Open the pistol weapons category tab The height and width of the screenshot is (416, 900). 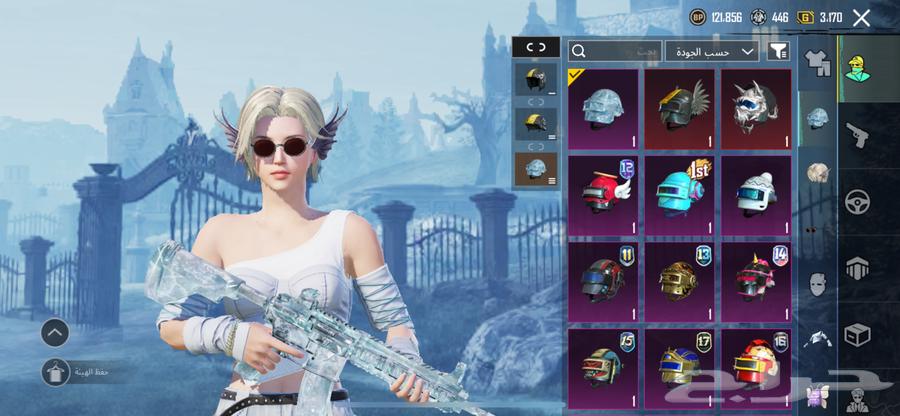point(858,135)
